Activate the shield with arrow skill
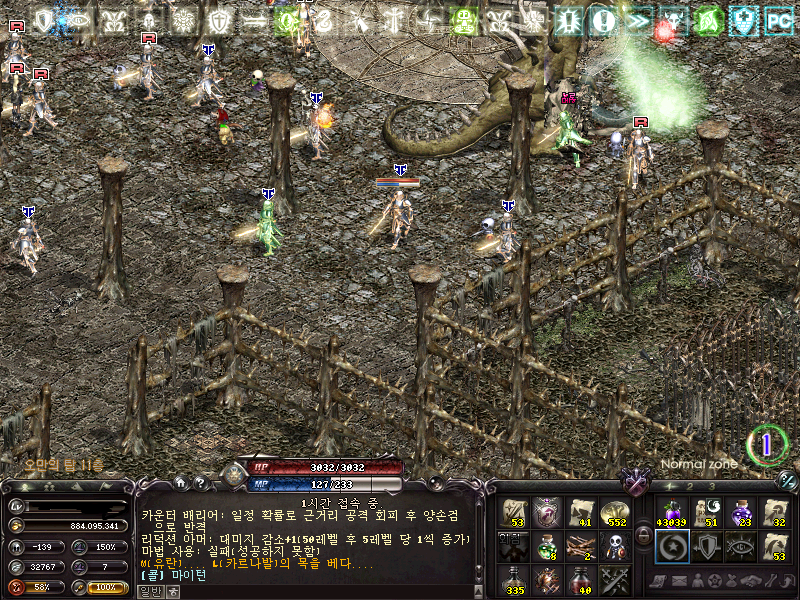The height and width of the screenshot is (600, 800). click(706, 545)
